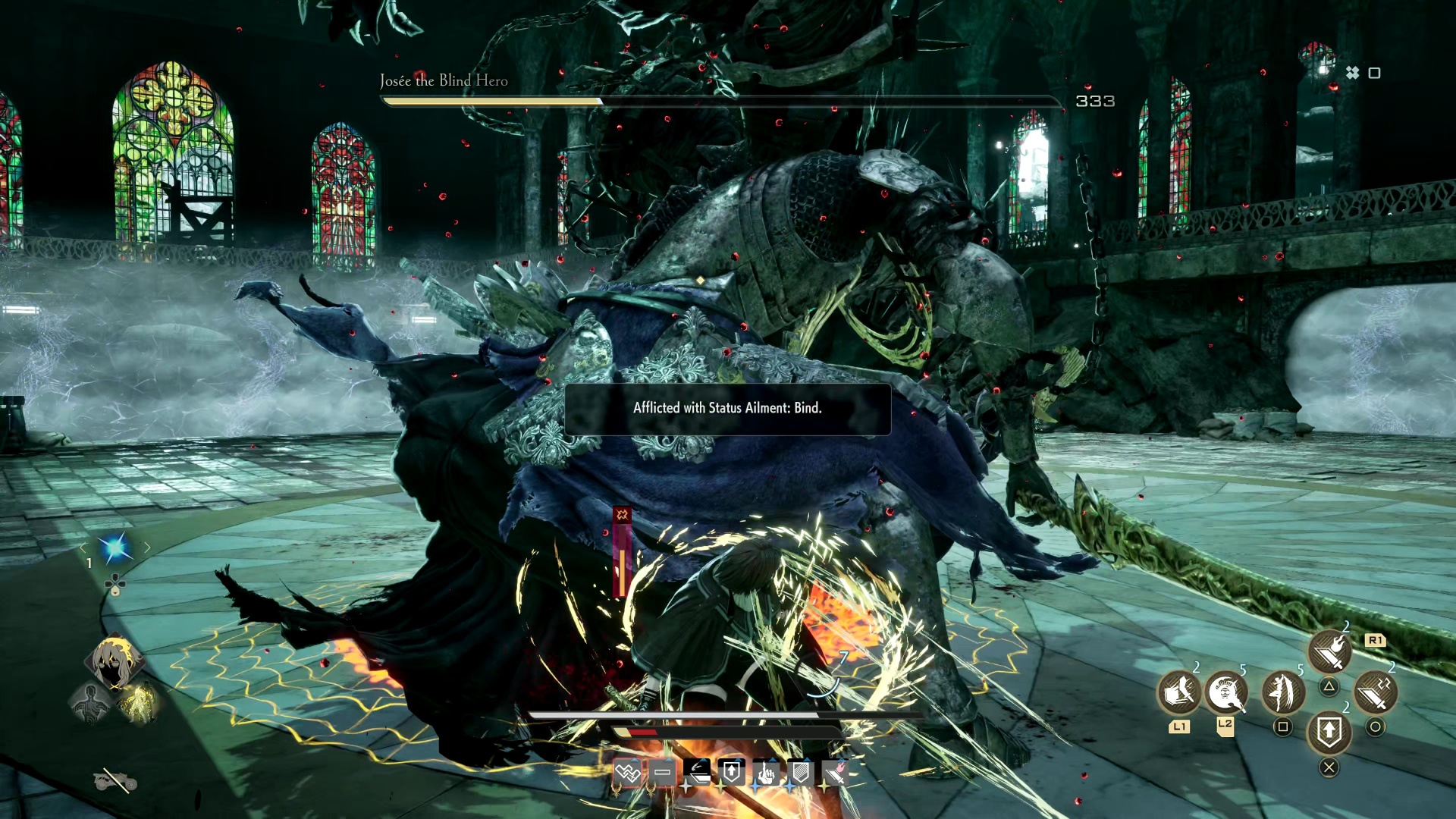Open the d-pad shortcut selector
Viewport: 1456px width, 819px height.
coord(114,583)
